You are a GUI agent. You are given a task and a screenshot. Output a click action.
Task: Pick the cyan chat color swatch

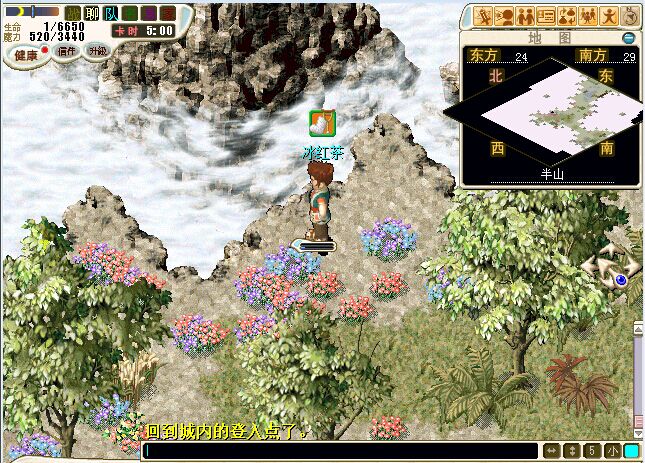[632, 451]
